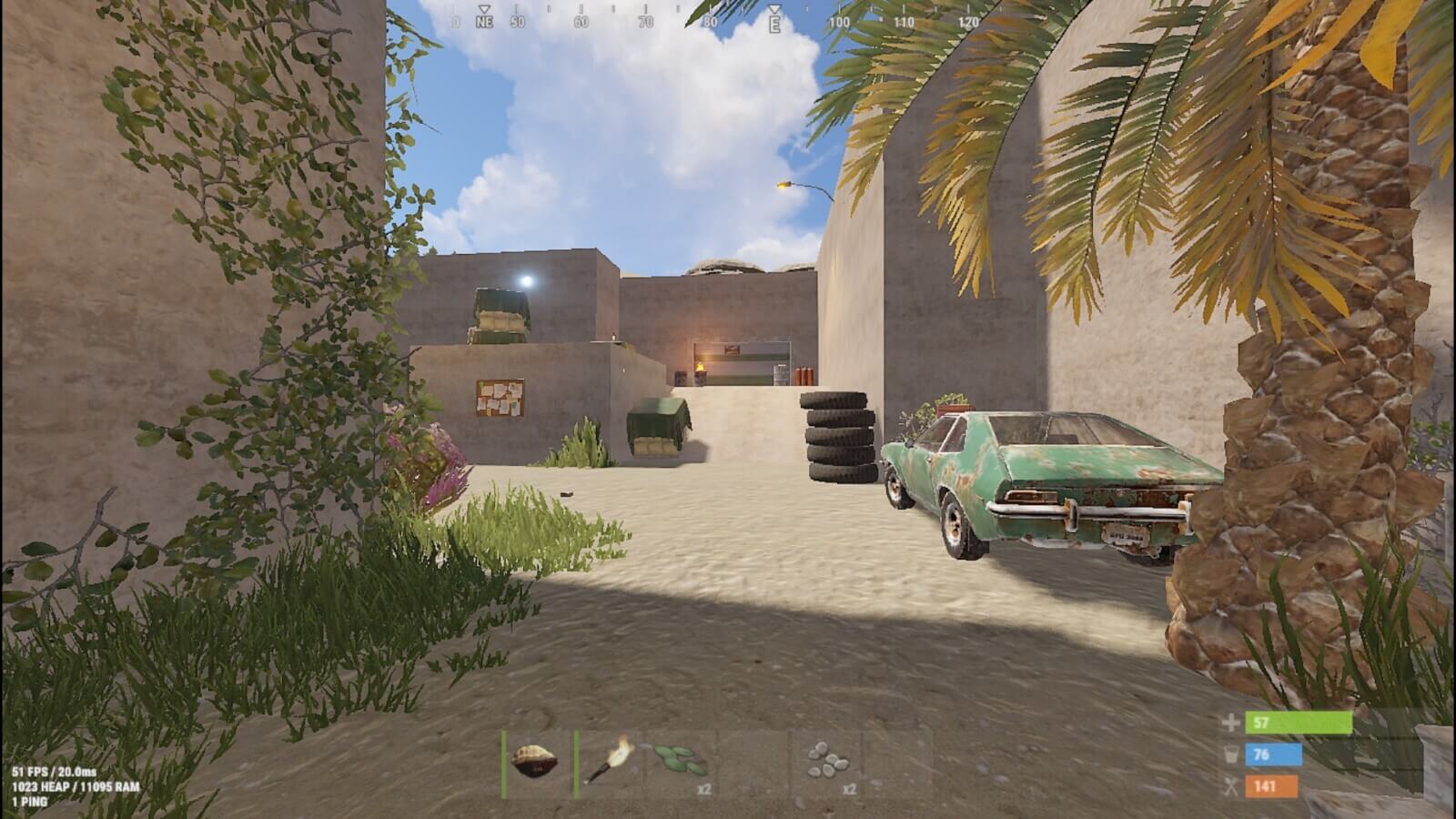Click the hunger utensils icon
This screenshot has height=819, width=1456.
tap(1229, 787)
